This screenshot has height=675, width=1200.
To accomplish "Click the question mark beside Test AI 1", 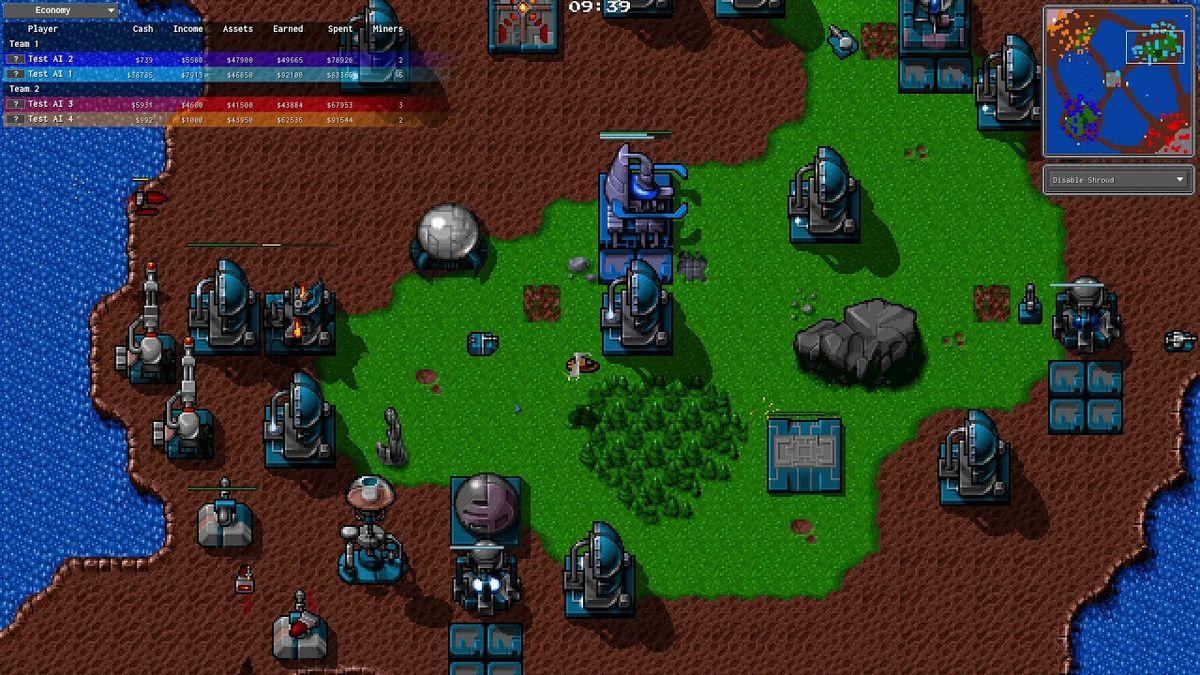I will point(15,74).
